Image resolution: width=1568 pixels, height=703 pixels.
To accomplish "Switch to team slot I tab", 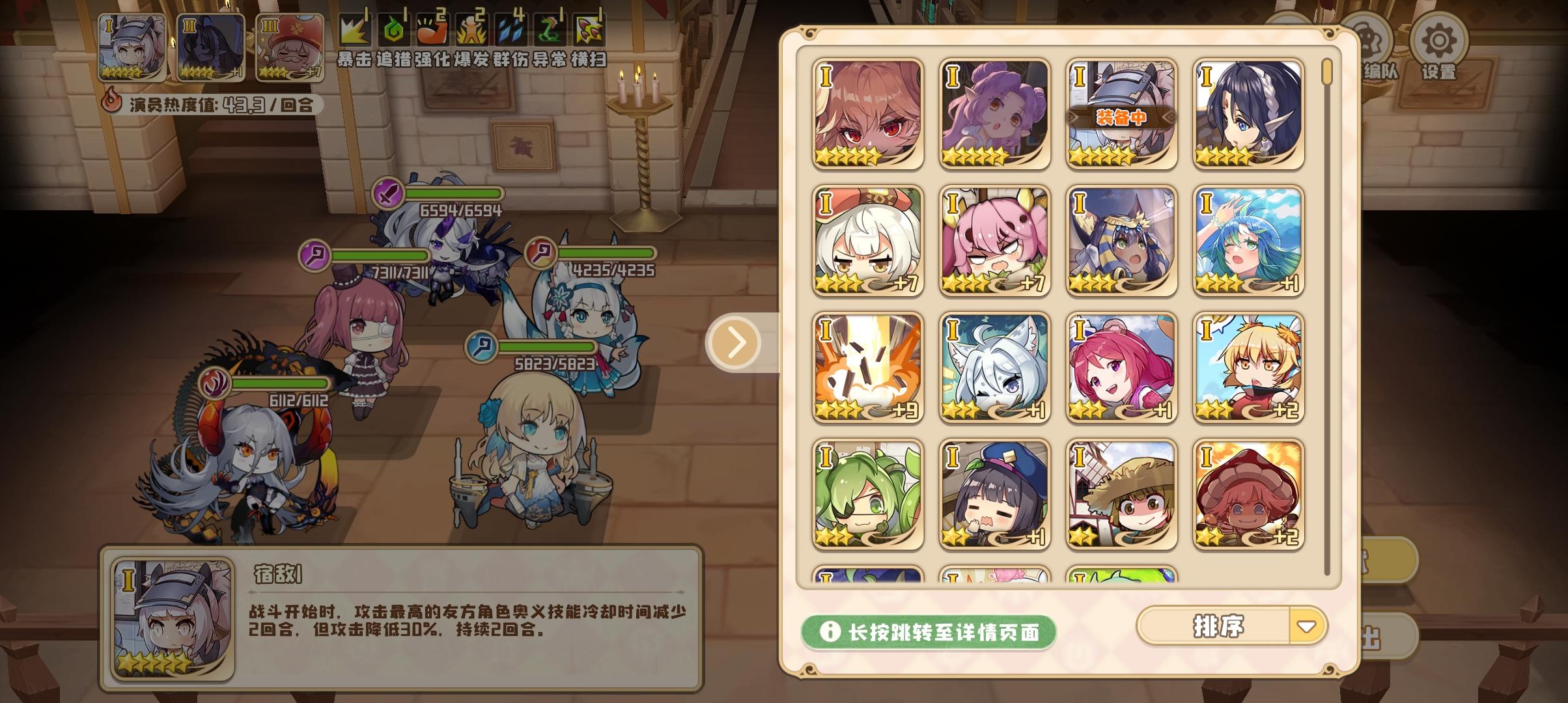I will pyautogui.click(x=130, y=49).
